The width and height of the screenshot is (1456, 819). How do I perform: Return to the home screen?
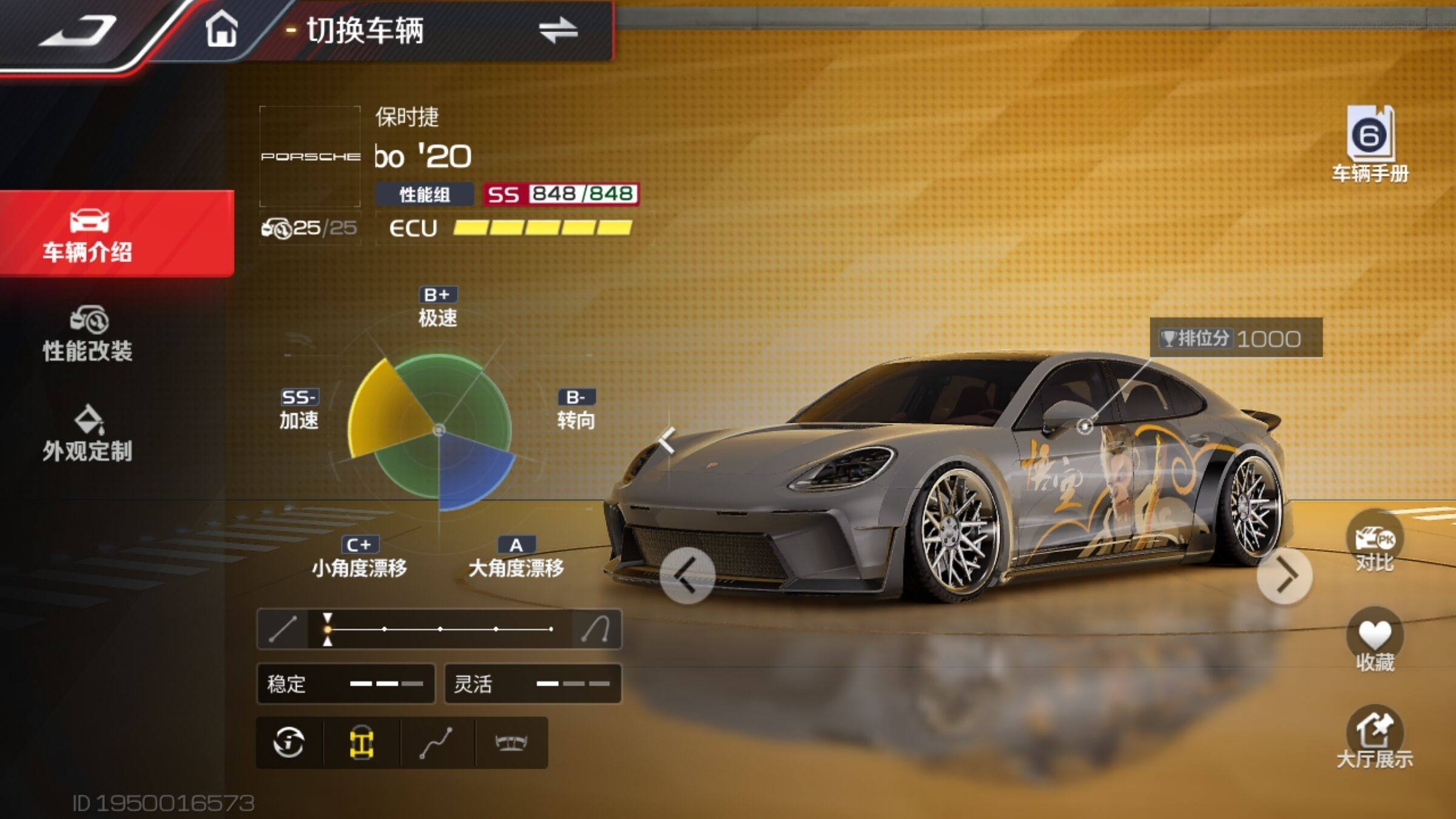221,30
